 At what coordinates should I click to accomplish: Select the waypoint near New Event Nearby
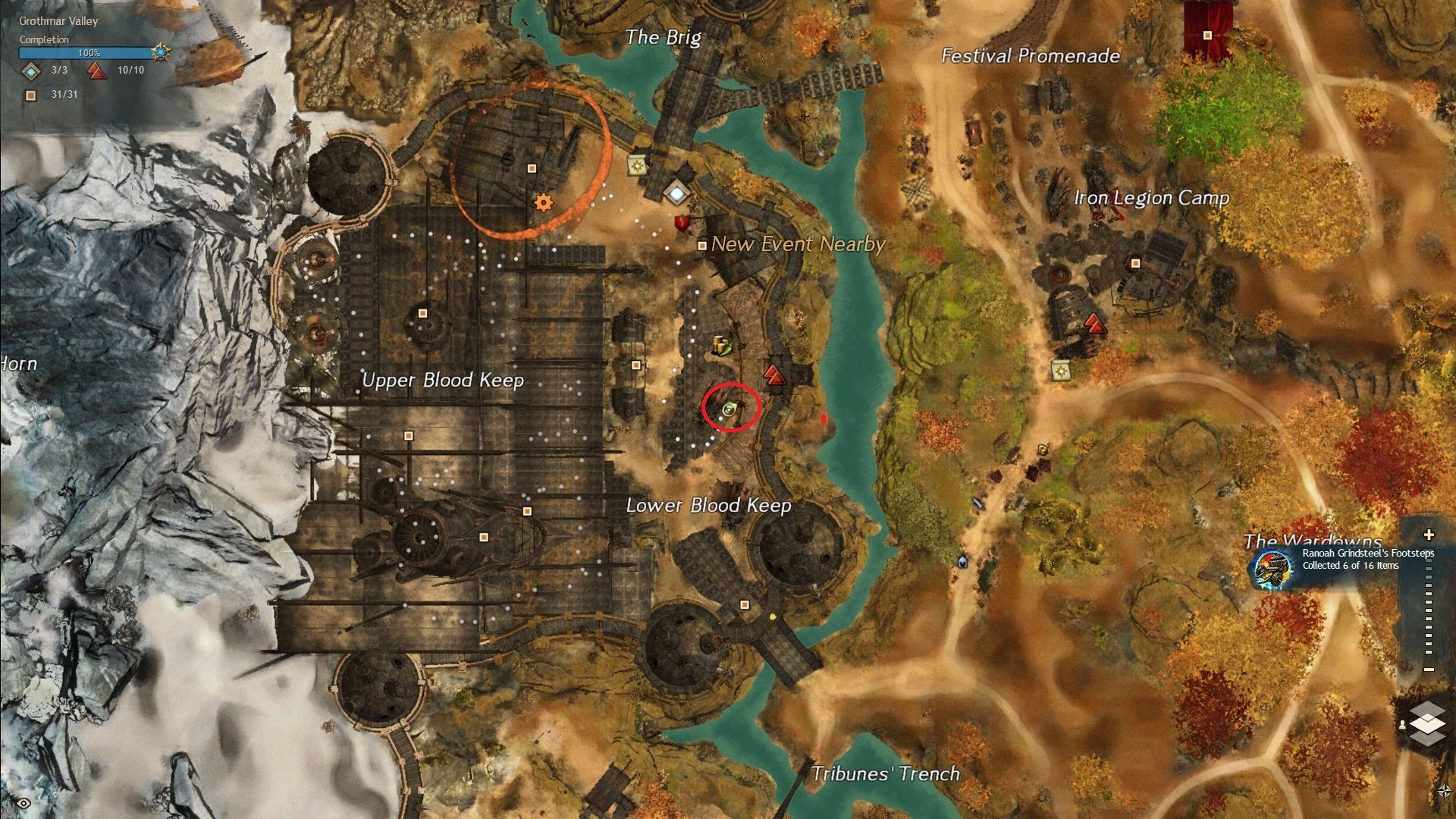676,193
